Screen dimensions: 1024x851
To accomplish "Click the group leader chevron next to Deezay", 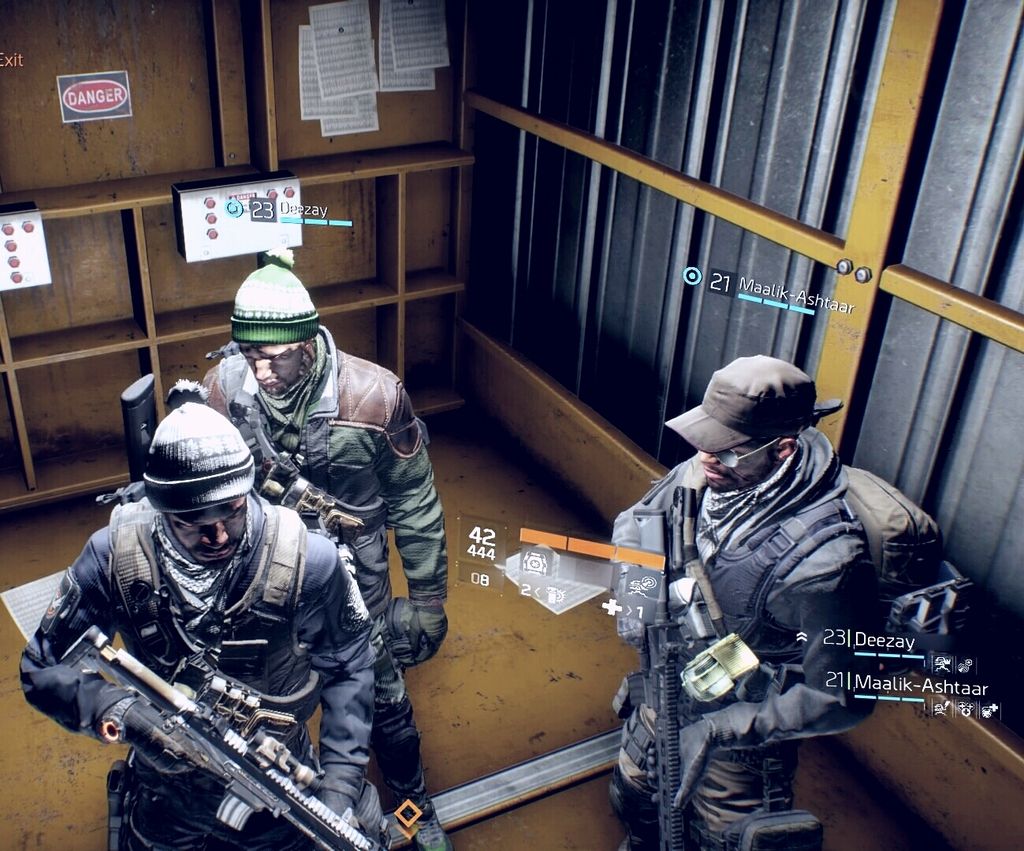I will coord(801,637).
